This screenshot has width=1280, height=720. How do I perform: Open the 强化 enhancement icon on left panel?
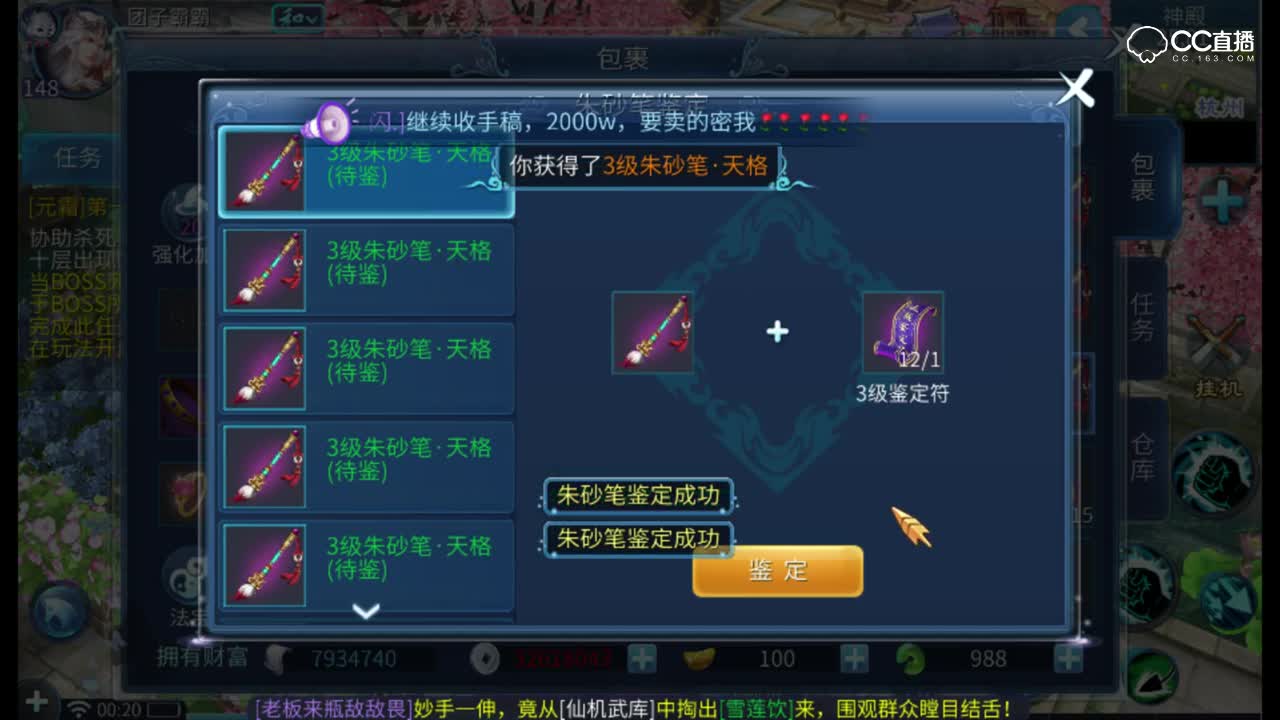(185, 210)
